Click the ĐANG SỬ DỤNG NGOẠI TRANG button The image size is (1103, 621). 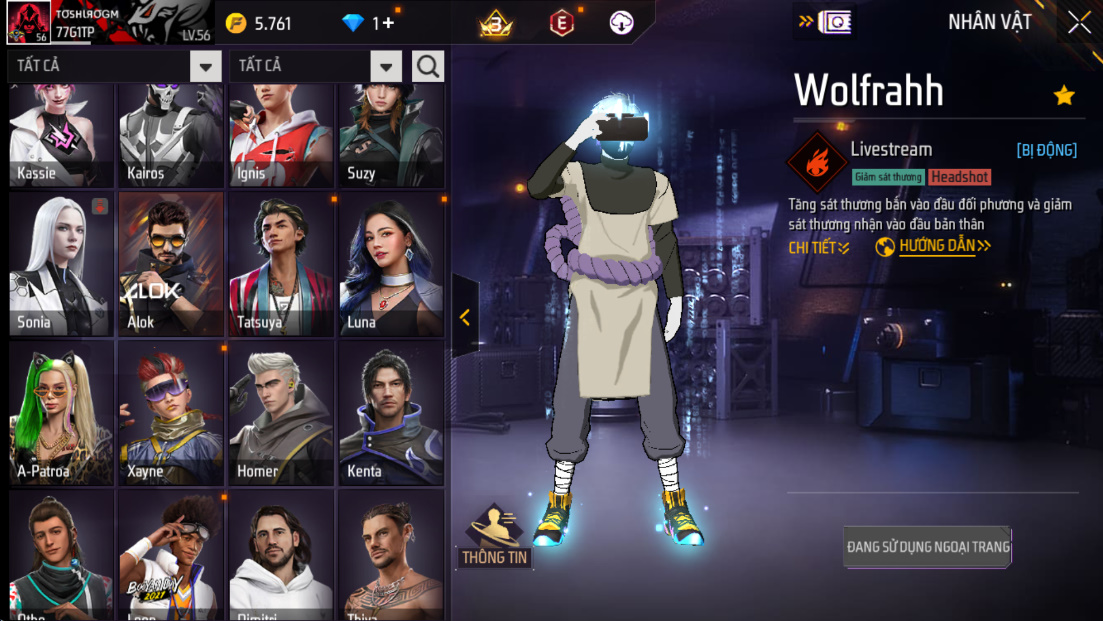pyautogui.click(x=928, y=547)
